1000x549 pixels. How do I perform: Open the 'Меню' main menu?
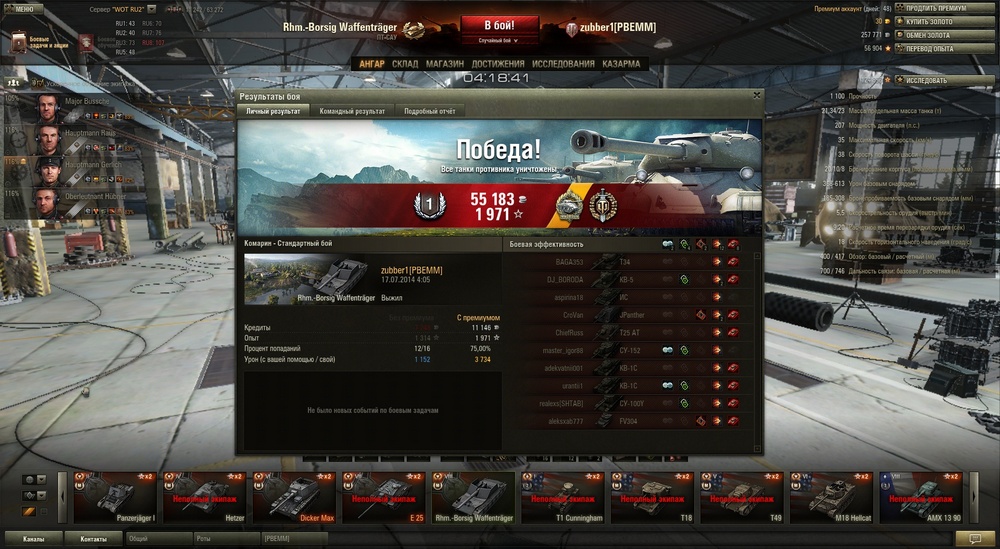24,7
